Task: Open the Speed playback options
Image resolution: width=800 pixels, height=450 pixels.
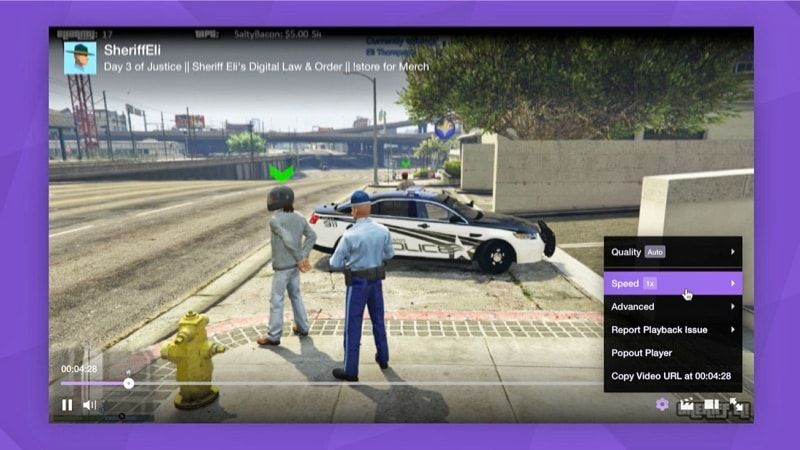Action: pos(672,284)
